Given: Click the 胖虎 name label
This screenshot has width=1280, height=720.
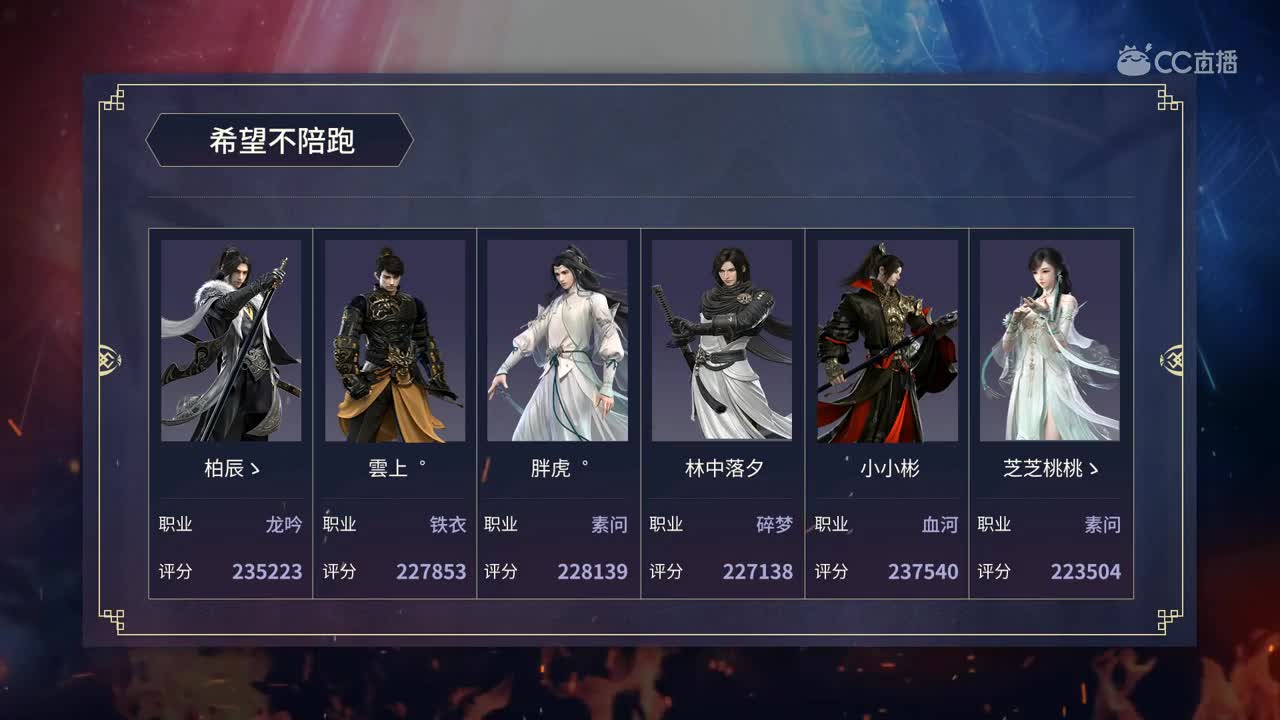Looking at the screenshot, I should click(551, 466).
